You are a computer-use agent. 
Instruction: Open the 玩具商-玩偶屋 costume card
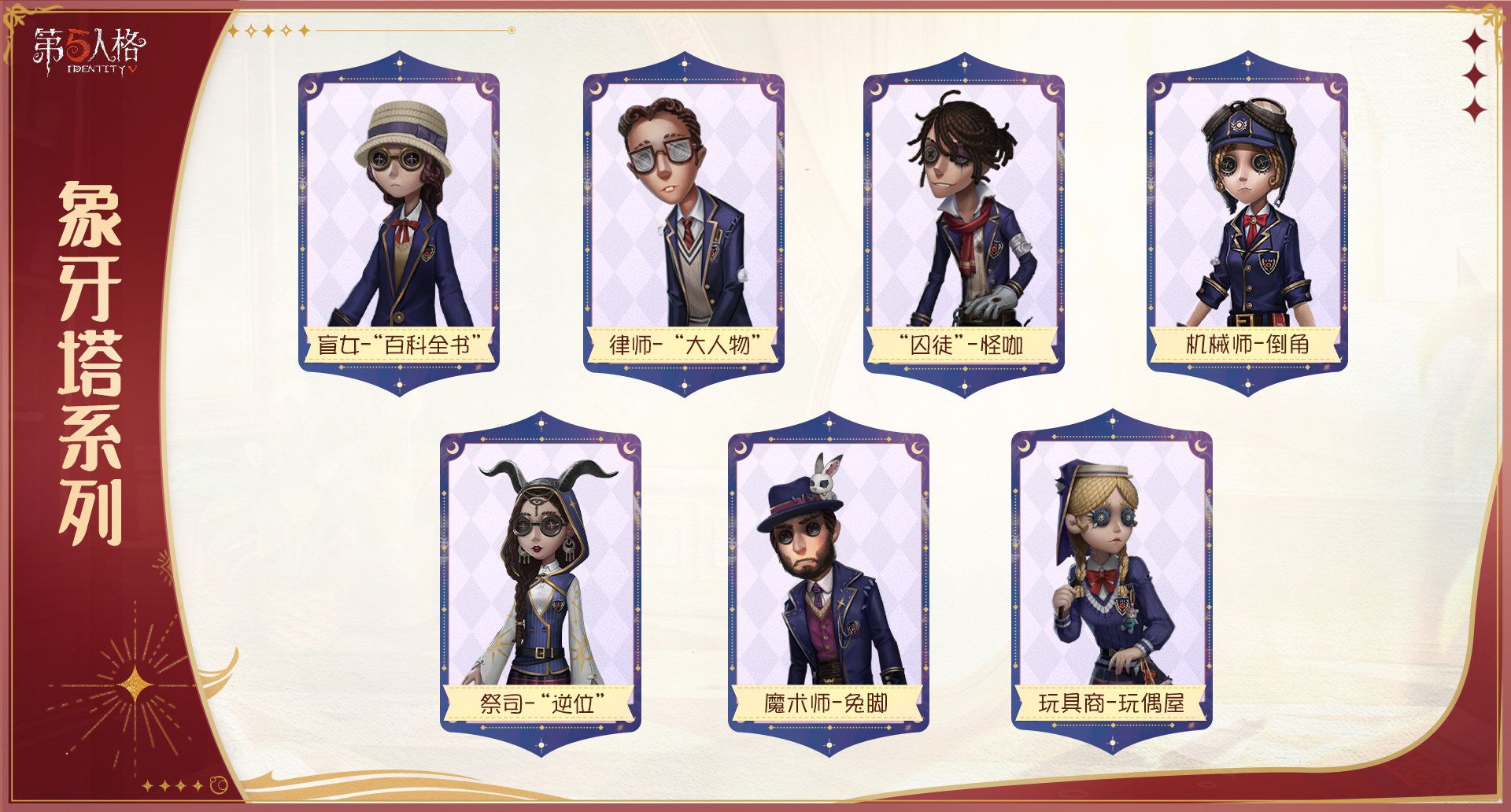click(x=1111, y=582)
